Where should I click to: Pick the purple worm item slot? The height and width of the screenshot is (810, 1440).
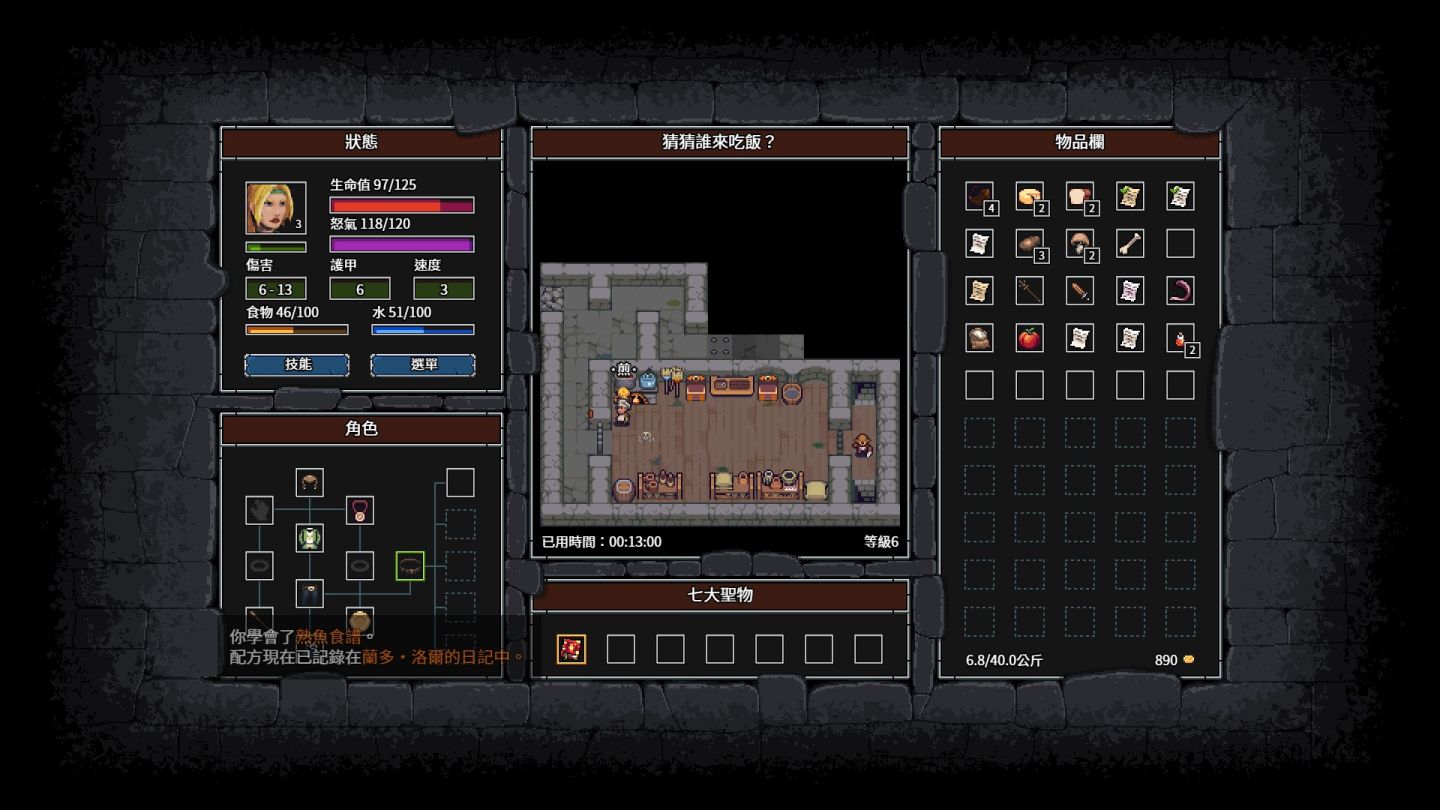click(x=1180, y=291)
